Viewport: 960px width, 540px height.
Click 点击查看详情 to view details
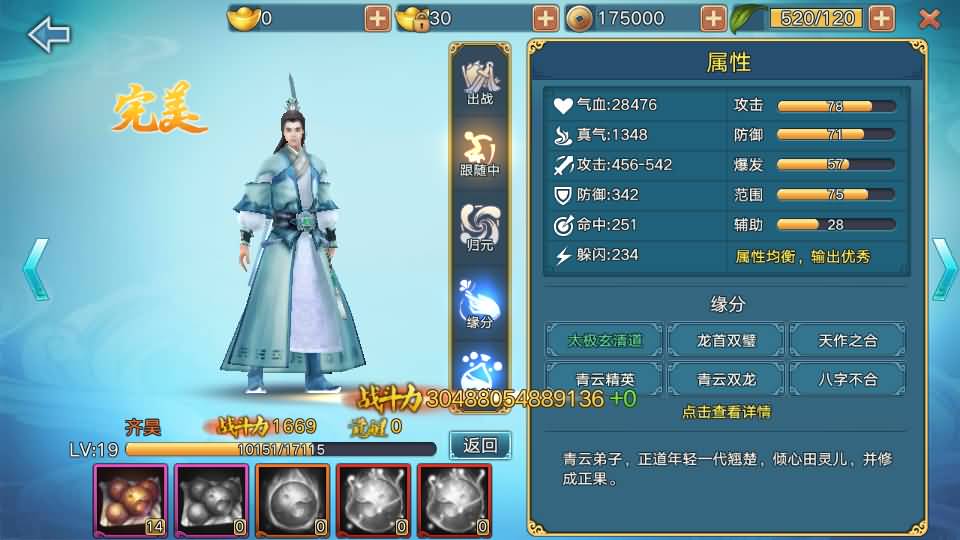(x=726, y=412)
